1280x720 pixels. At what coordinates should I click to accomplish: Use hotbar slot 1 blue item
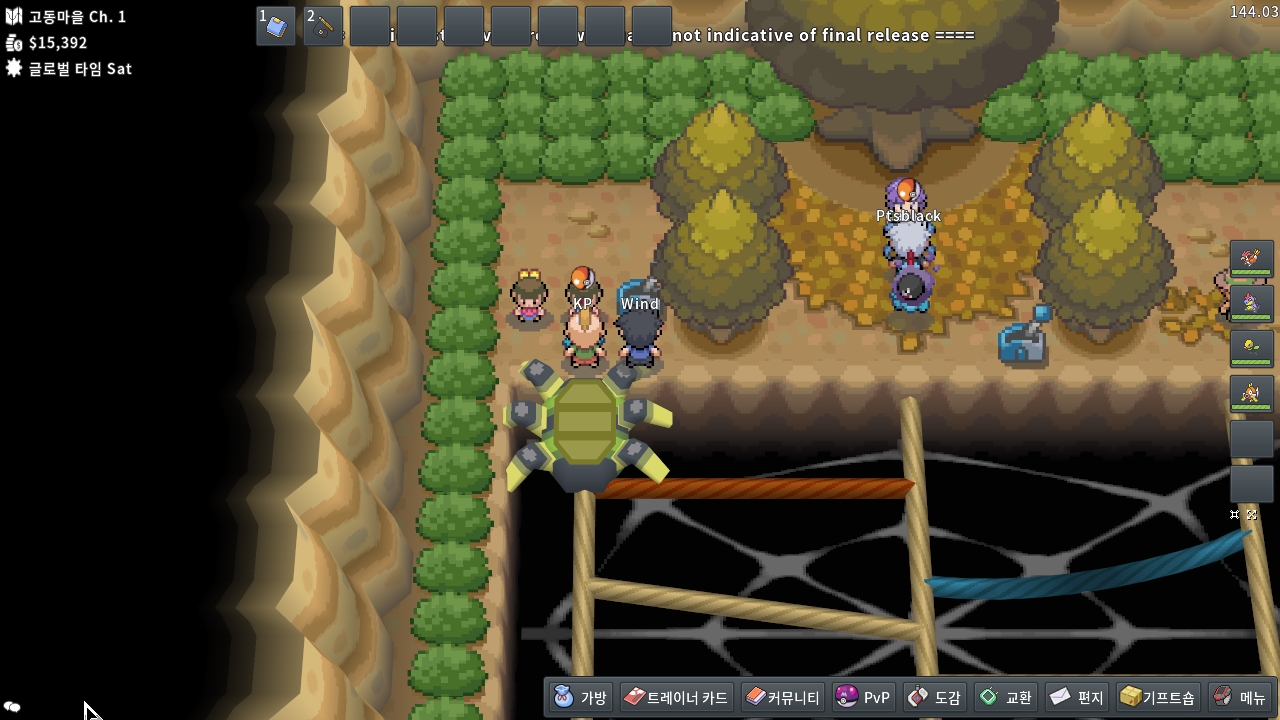(x=276, y=26)
